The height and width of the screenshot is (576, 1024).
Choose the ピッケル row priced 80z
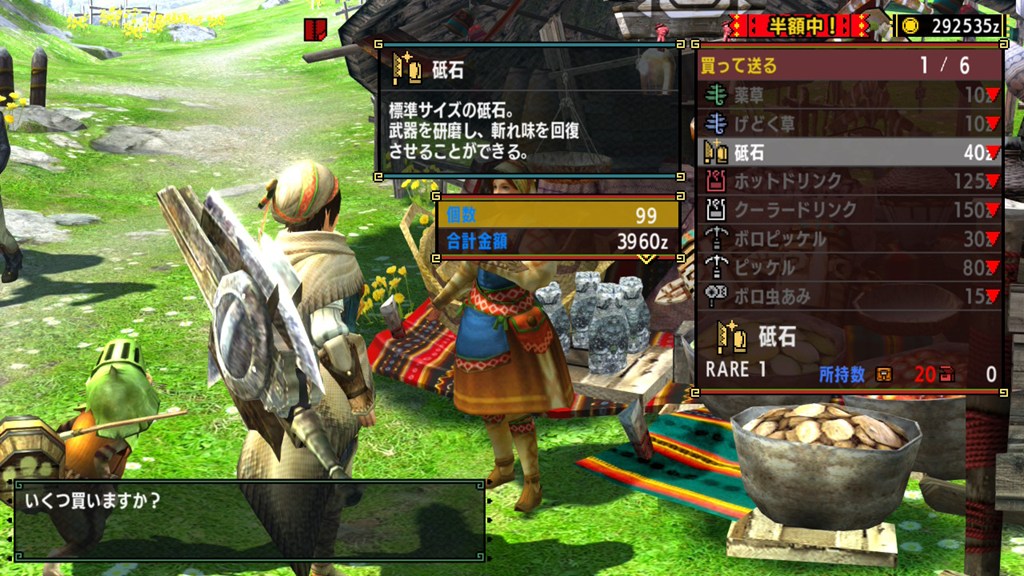[x=850, y=267]
